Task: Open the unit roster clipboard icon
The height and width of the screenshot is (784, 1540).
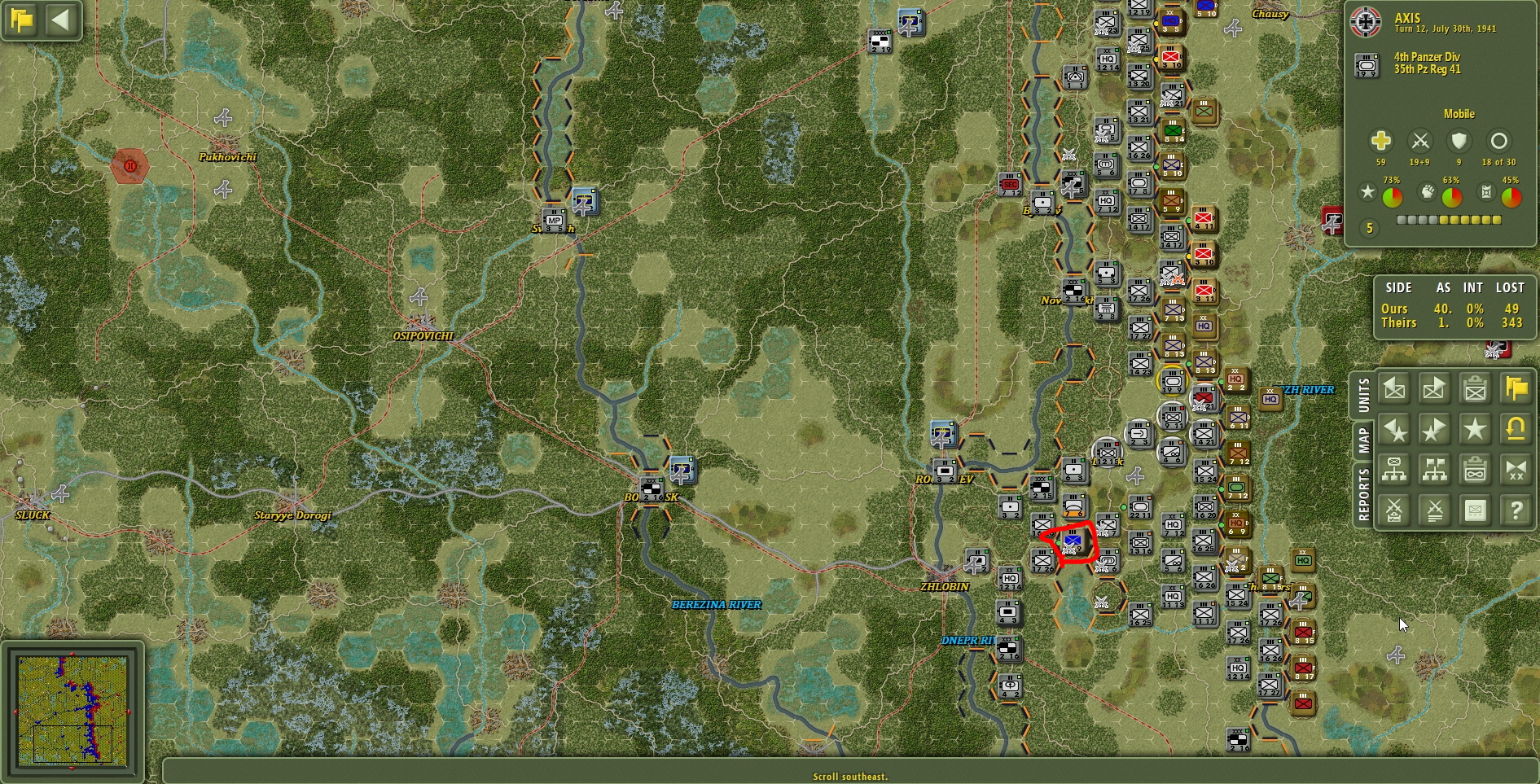Action: 1475,388
